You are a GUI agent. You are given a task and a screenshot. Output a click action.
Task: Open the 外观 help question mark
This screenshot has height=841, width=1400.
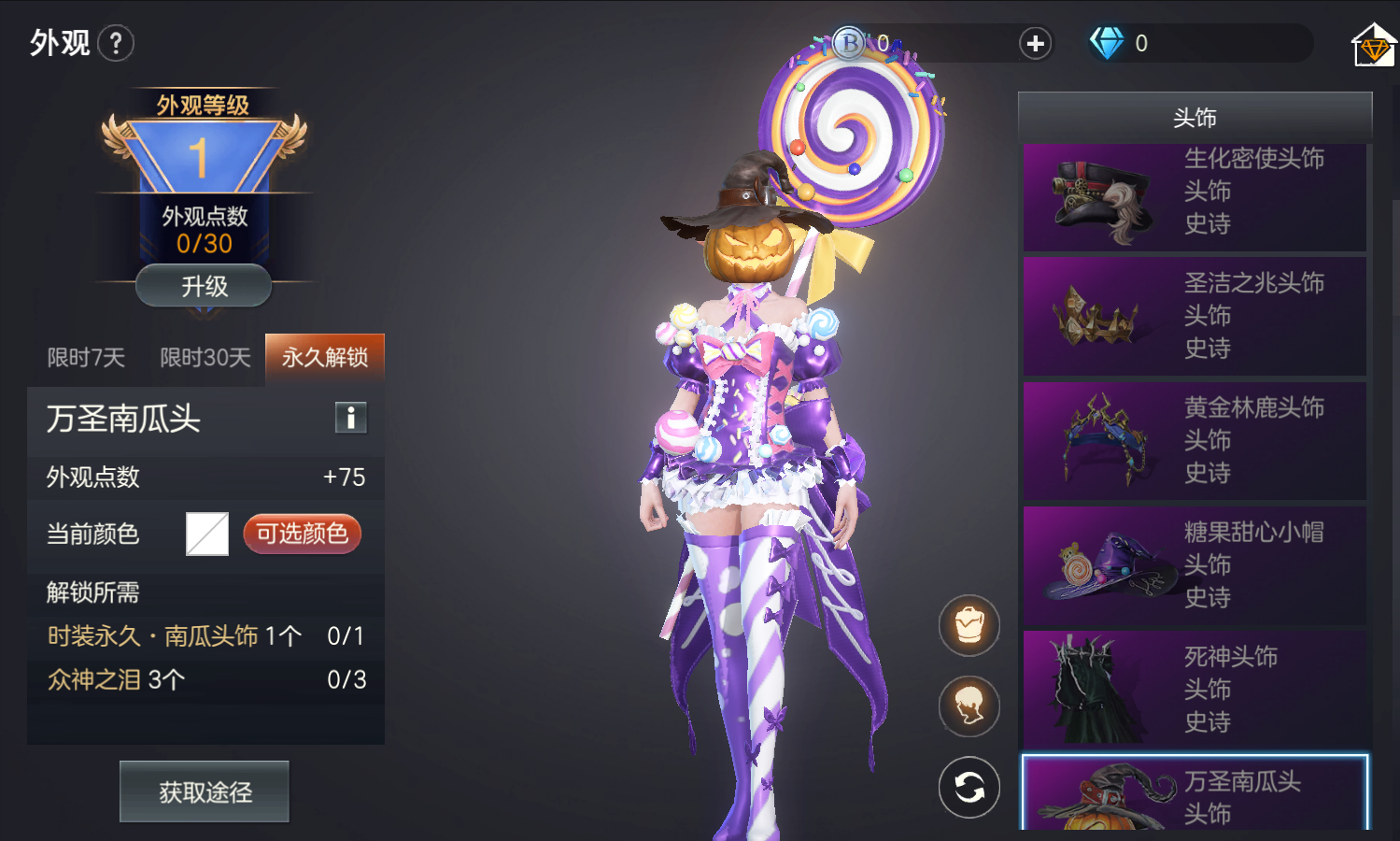[x=116, y=43]
